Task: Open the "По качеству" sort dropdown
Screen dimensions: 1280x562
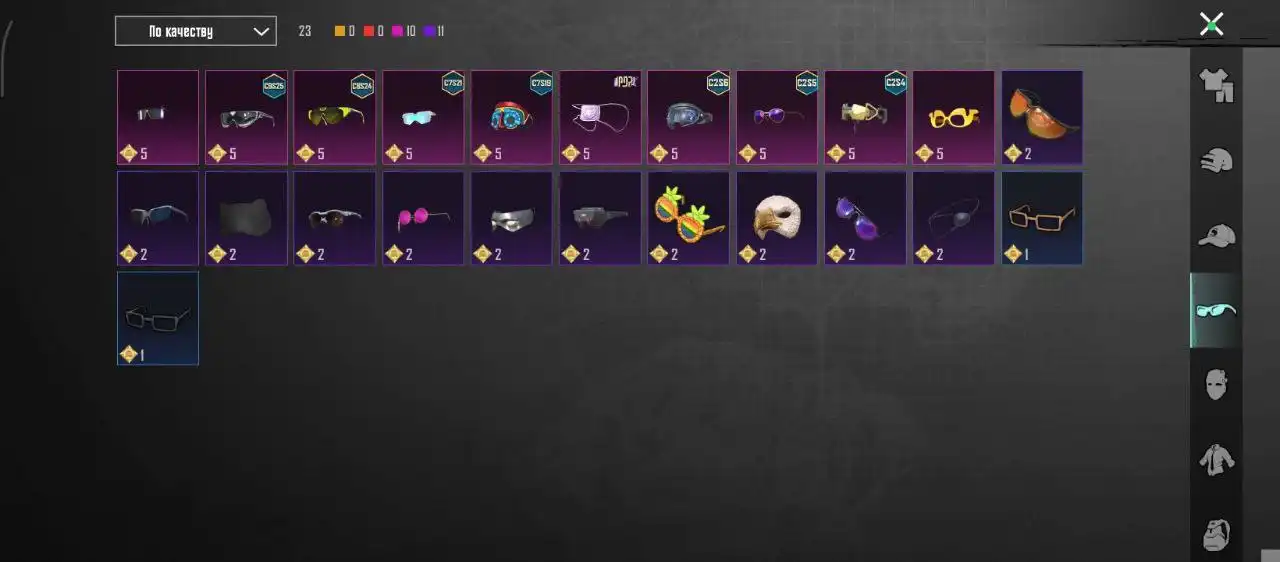Action: coord(195,31)
